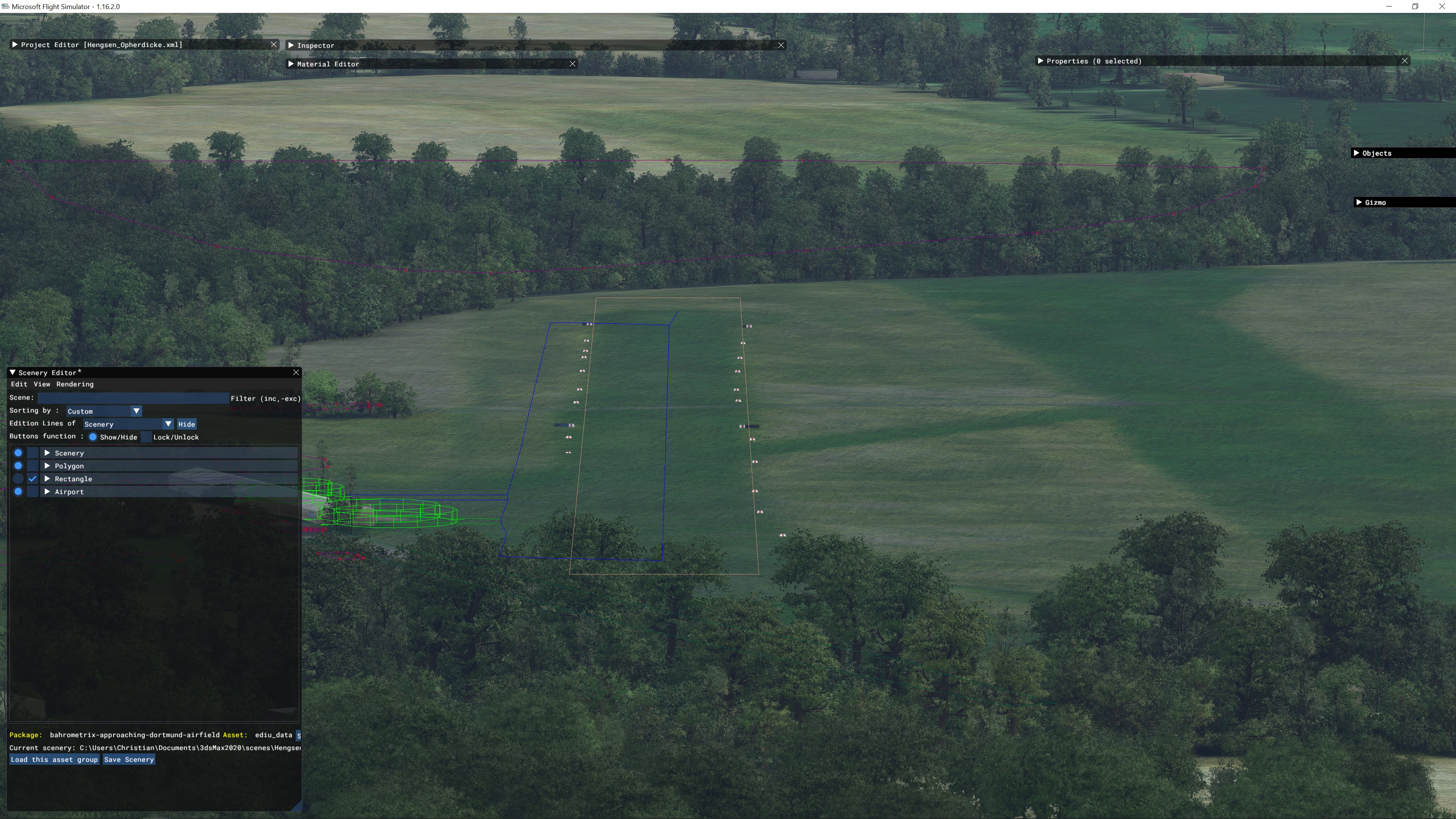Open the Edition Lines of Scenery dropdown
The width and height of the screenshot is (1456, 819).
[128, 424]
